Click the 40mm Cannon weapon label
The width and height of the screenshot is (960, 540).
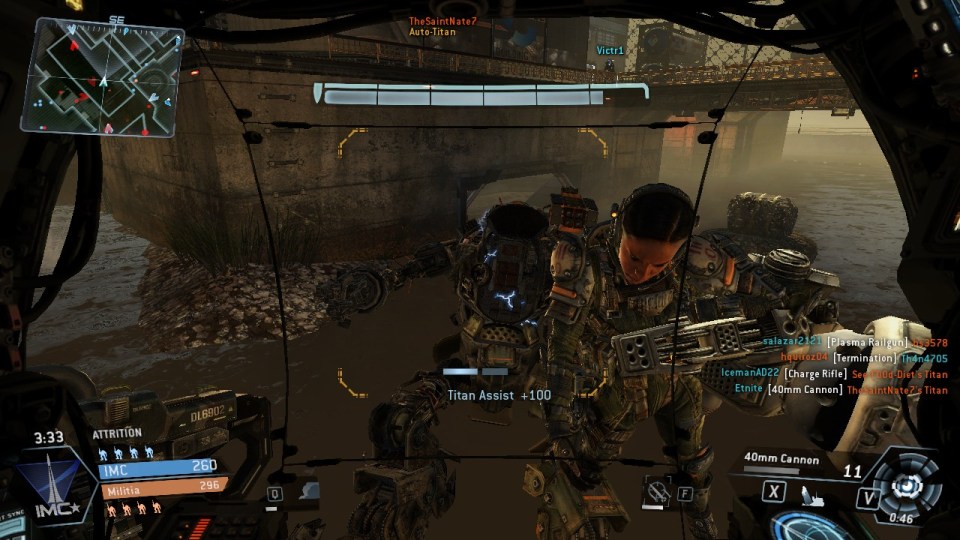pyautogui.click(x=781, y=460)
